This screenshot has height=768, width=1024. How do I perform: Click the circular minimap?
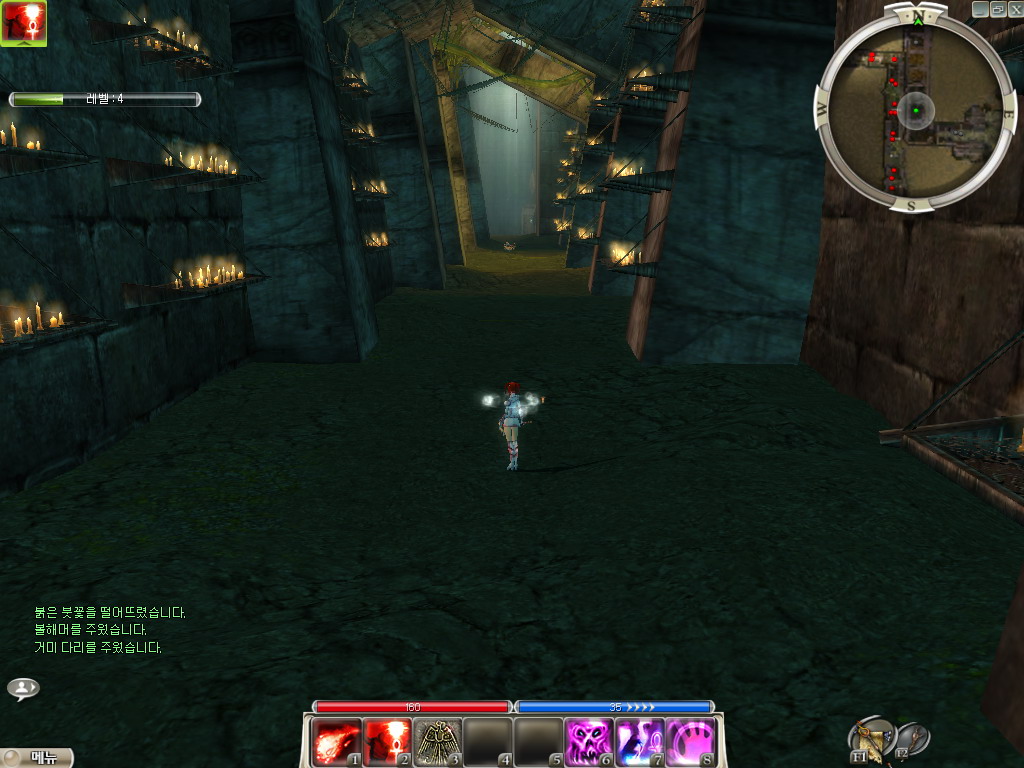click(914, 109)
